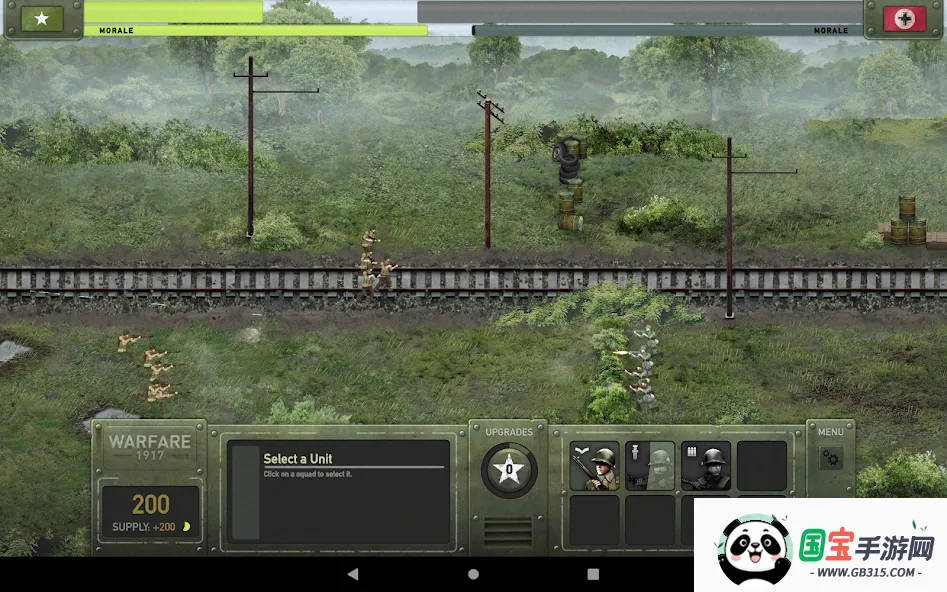
Task: Tap the Android recent apps square
Action: click(593, 574)
